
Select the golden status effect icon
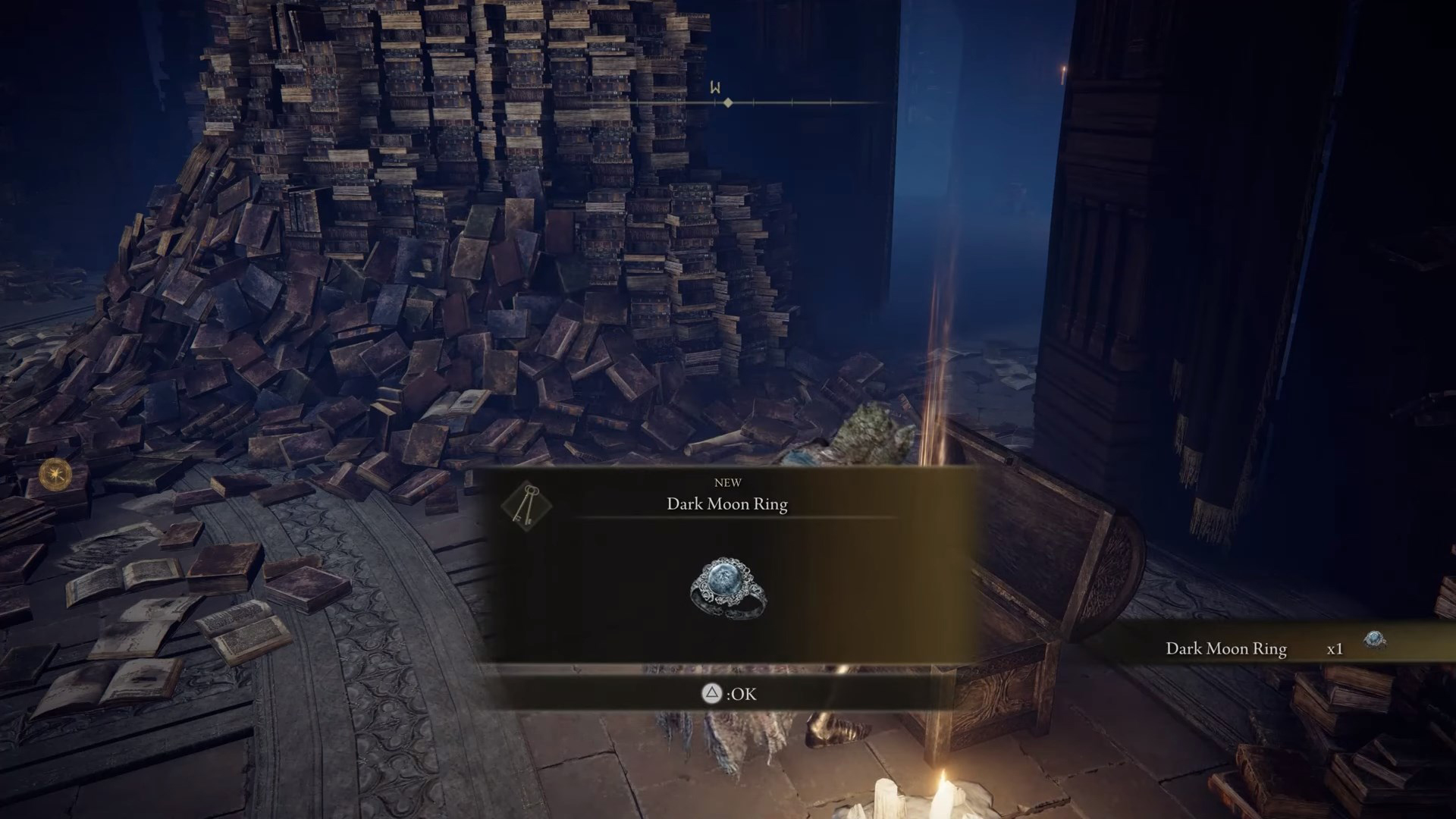click(x=55, y=475)
